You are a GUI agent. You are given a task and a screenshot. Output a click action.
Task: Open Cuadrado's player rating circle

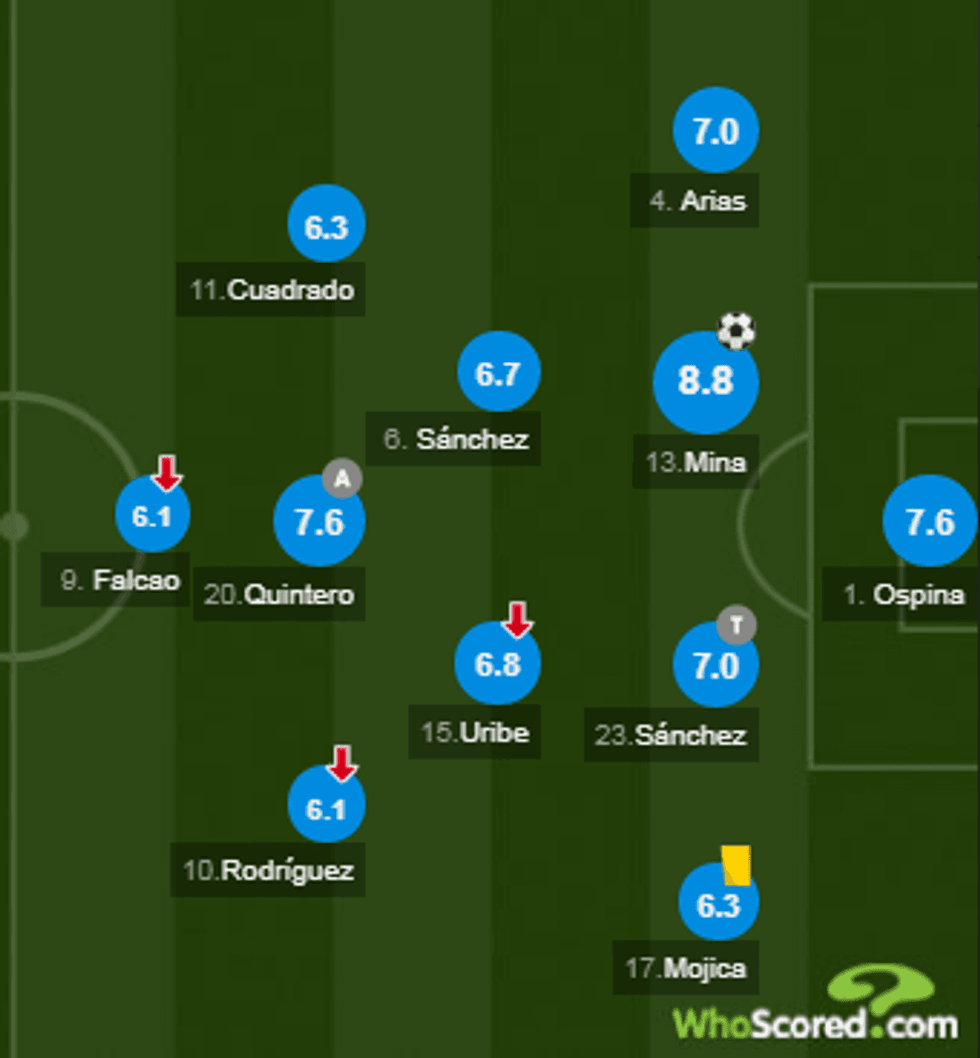326,226
